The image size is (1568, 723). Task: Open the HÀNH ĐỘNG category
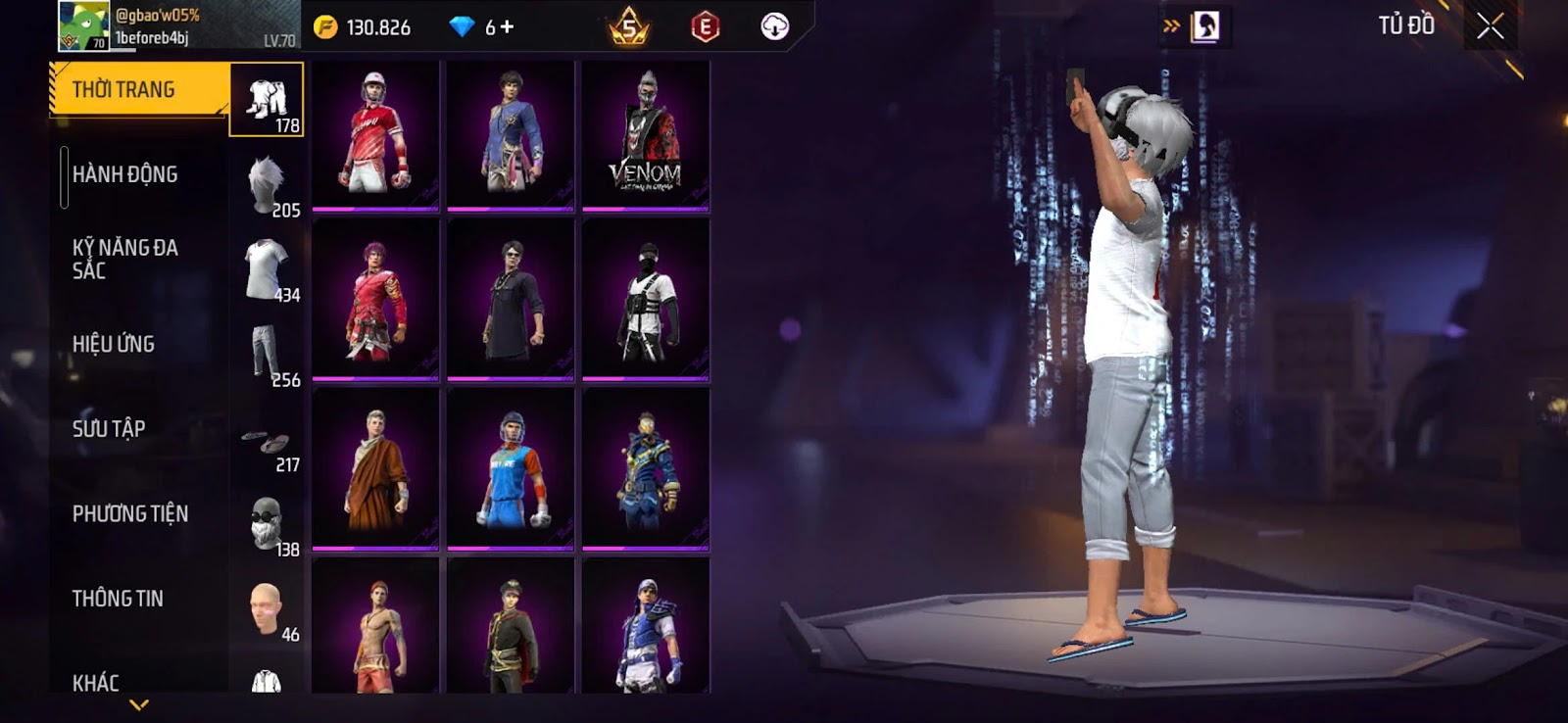point(124,174)
